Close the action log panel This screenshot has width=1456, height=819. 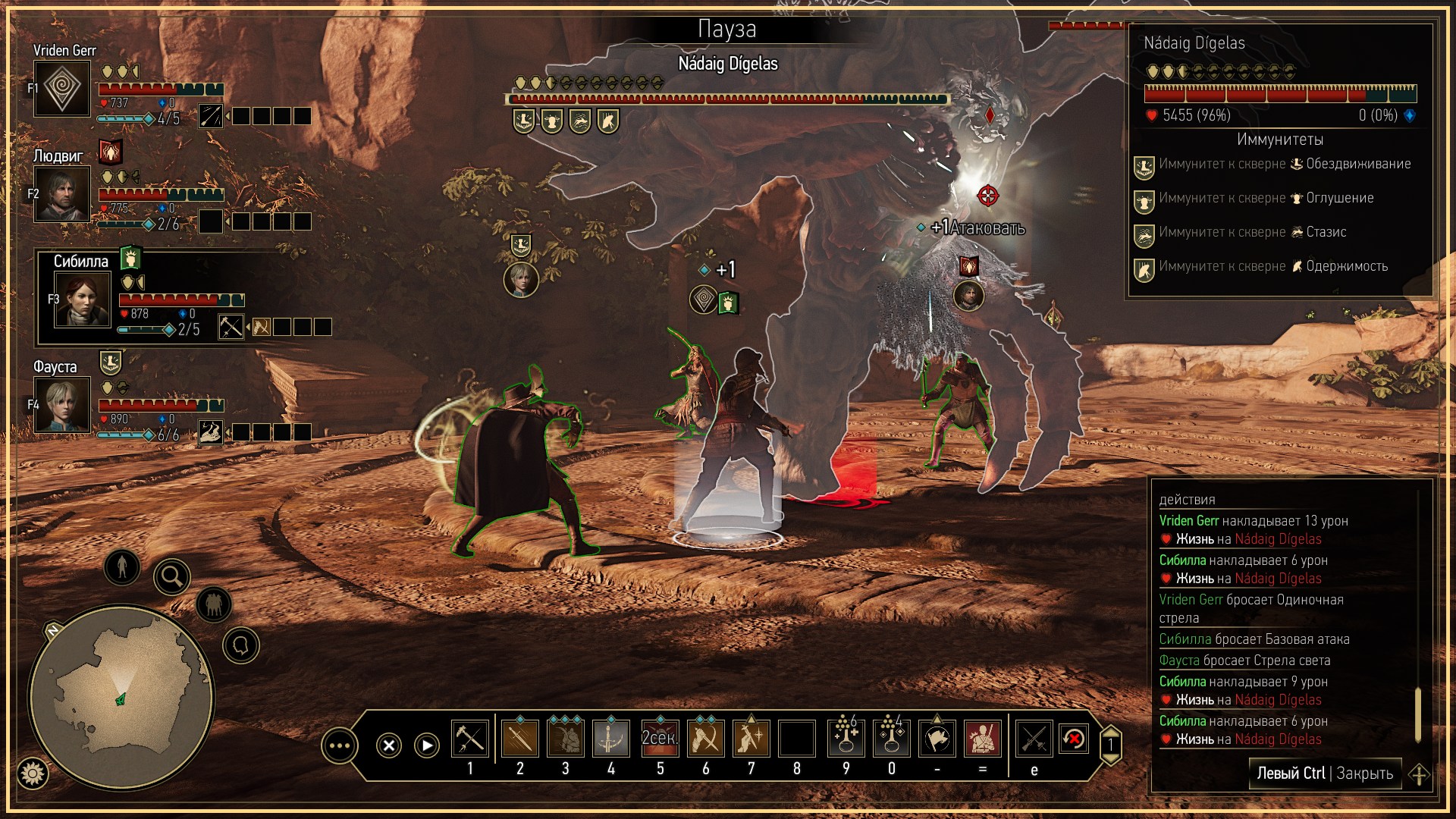coord(1326,773)
